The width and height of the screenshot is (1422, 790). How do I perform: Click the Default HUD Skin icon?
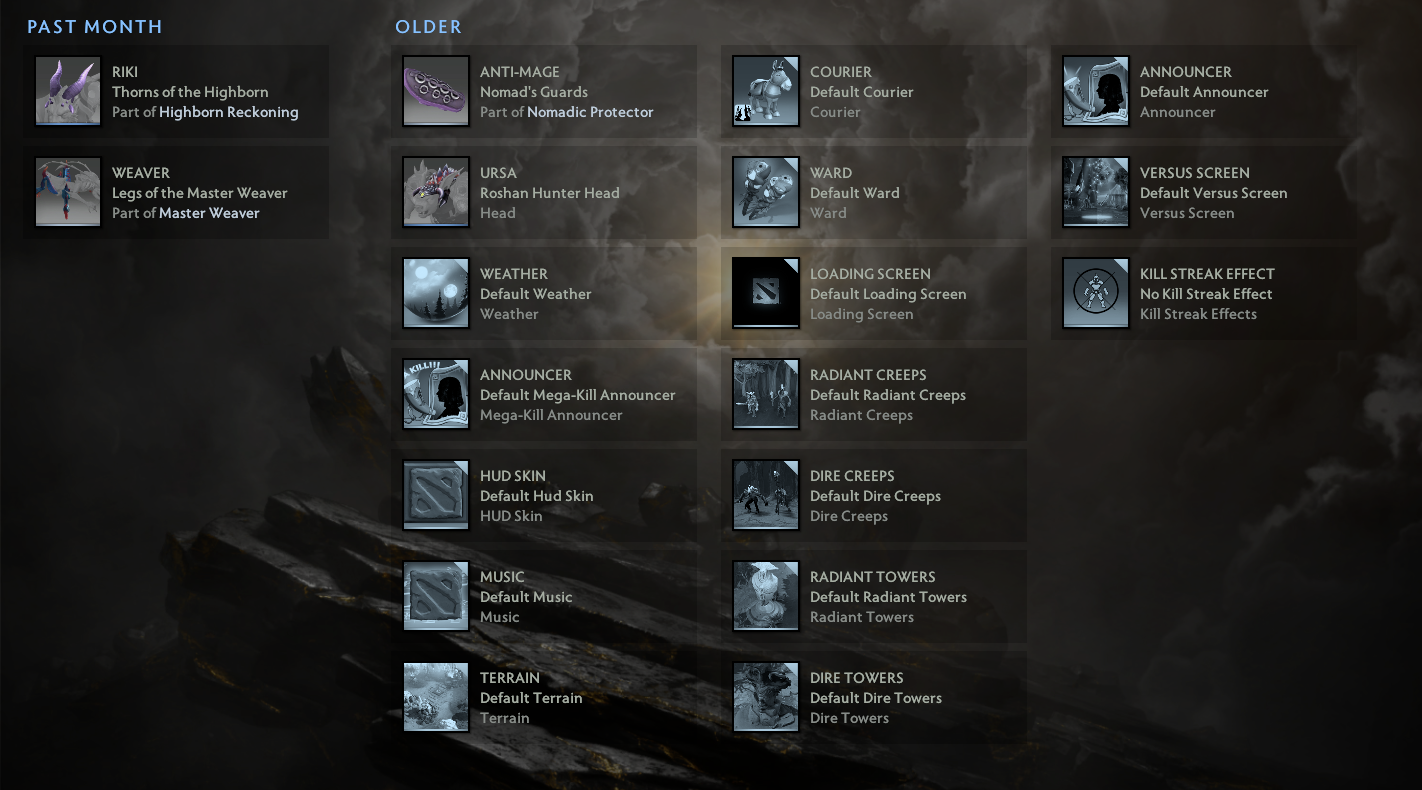click(x=435, y=495)
